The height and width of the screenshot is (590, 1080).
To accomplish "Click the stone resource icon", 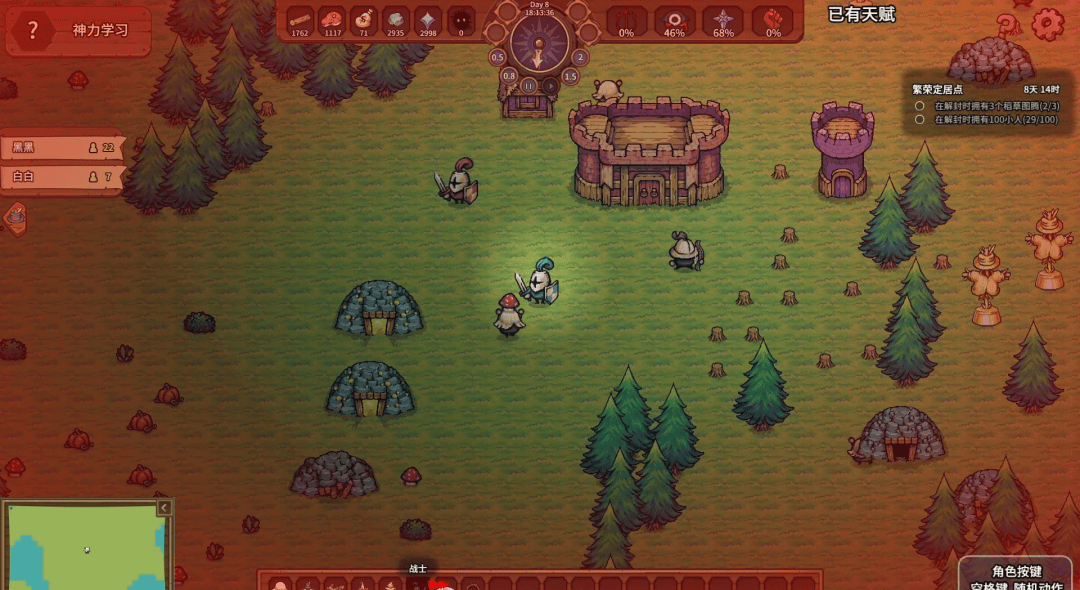I will (x=396, y=19).
